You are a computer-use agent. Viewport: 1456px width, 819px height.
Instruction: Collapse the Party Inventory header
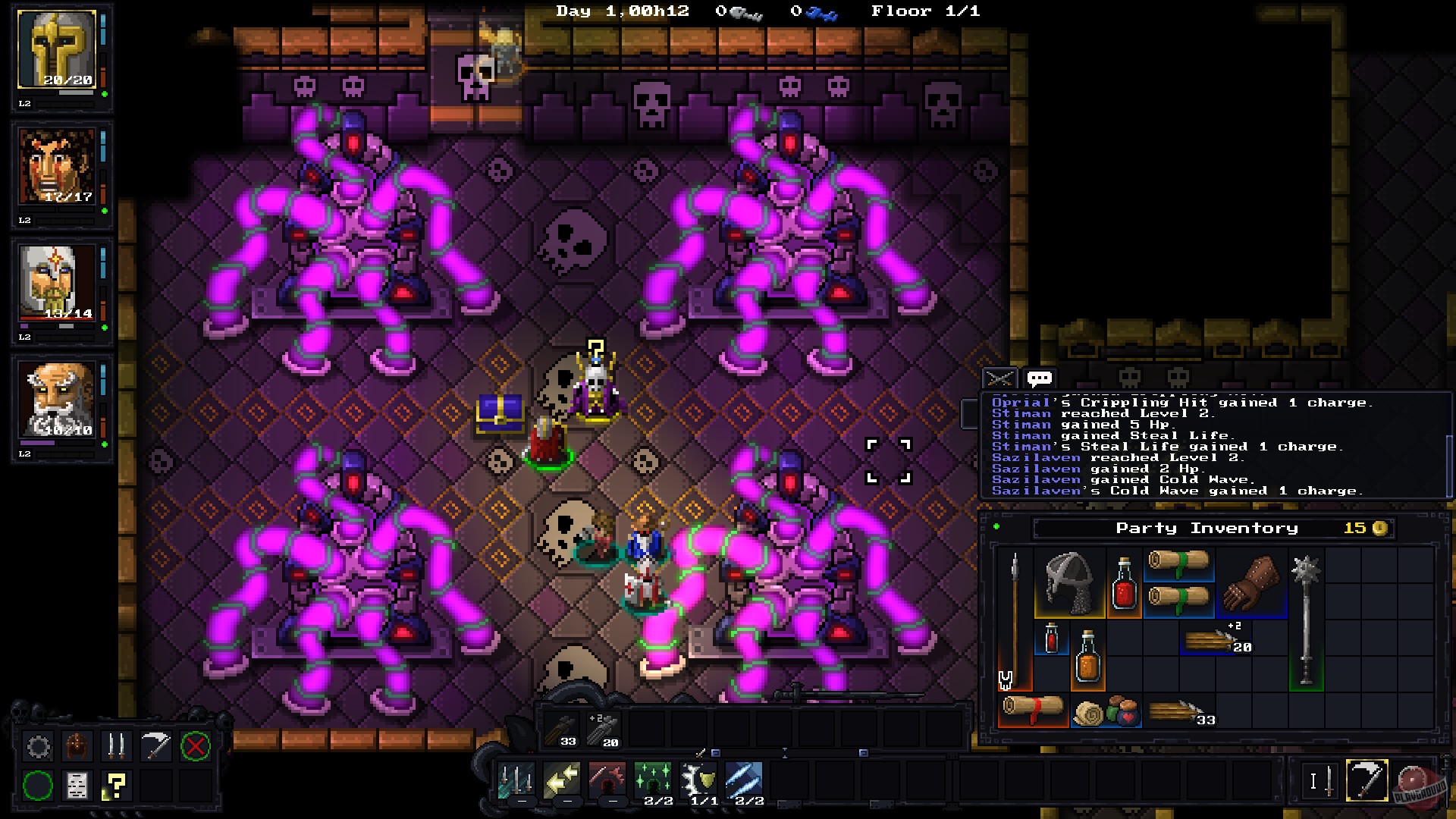tap(1206, 528)
